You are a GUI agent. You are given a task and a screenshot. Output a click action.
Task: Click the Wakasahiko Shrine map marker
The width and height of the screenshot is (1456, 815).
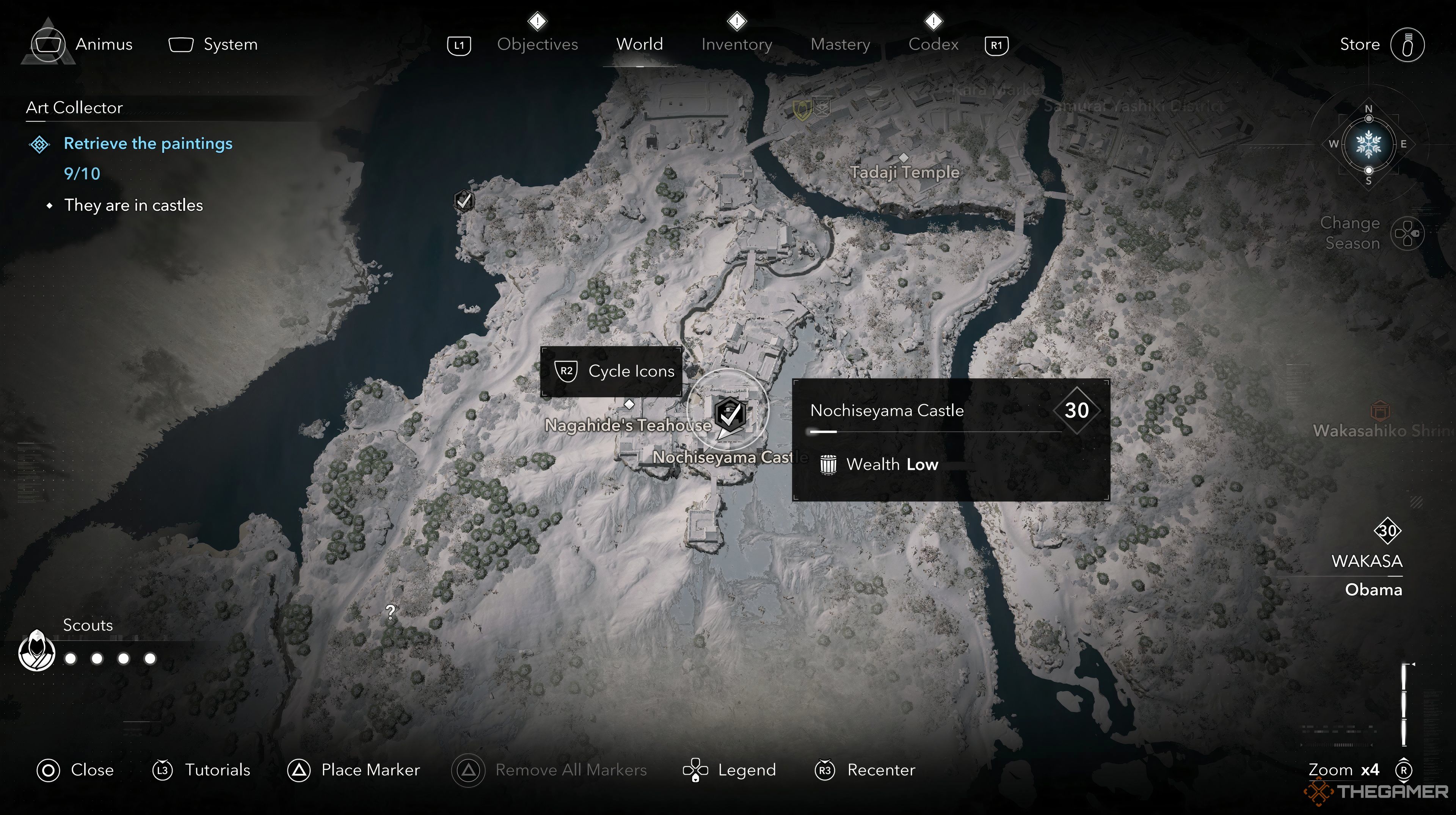[1379, 410]
